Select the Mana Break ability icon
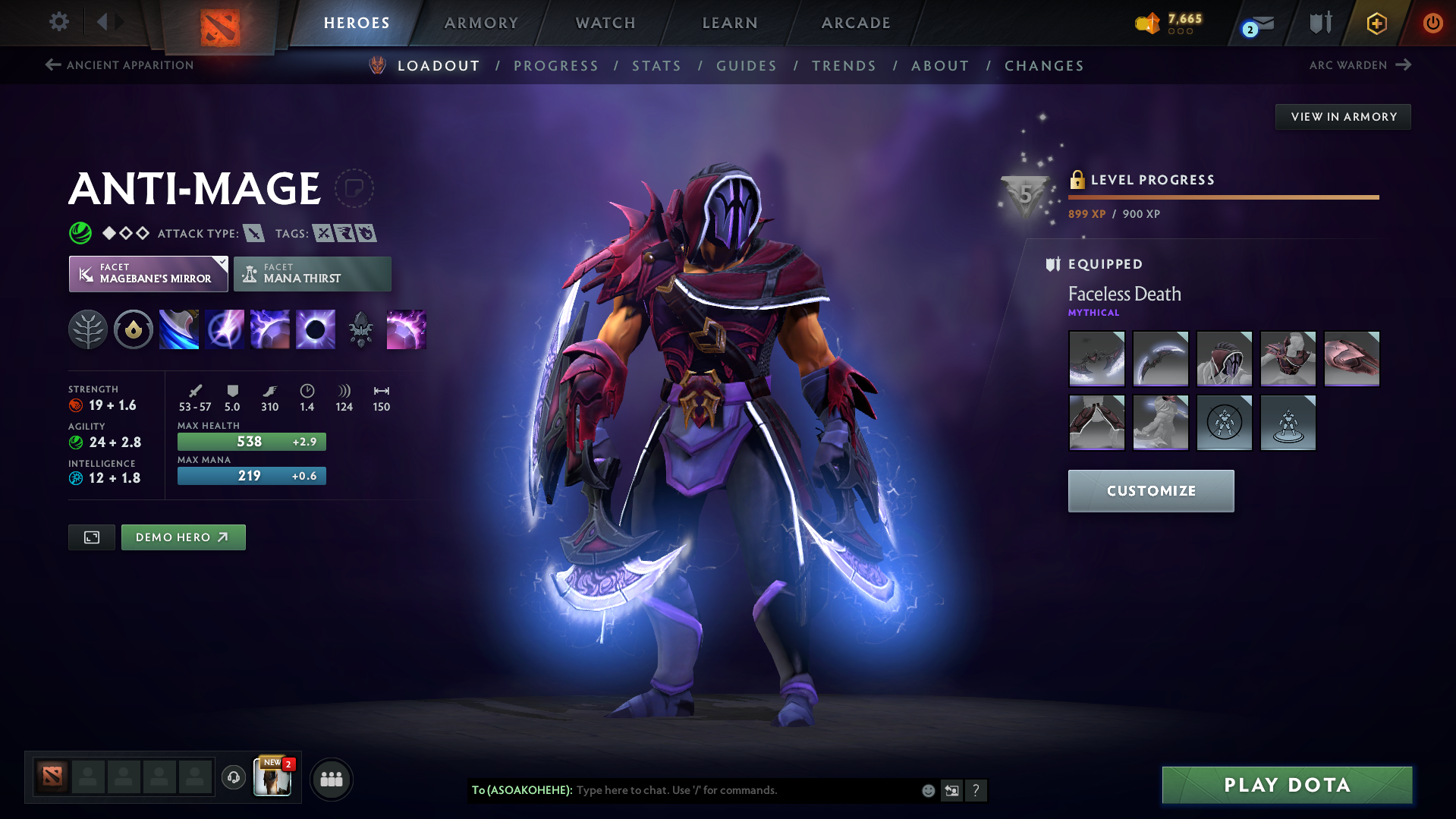This screenshot has height=819, width=1456. 178,329
